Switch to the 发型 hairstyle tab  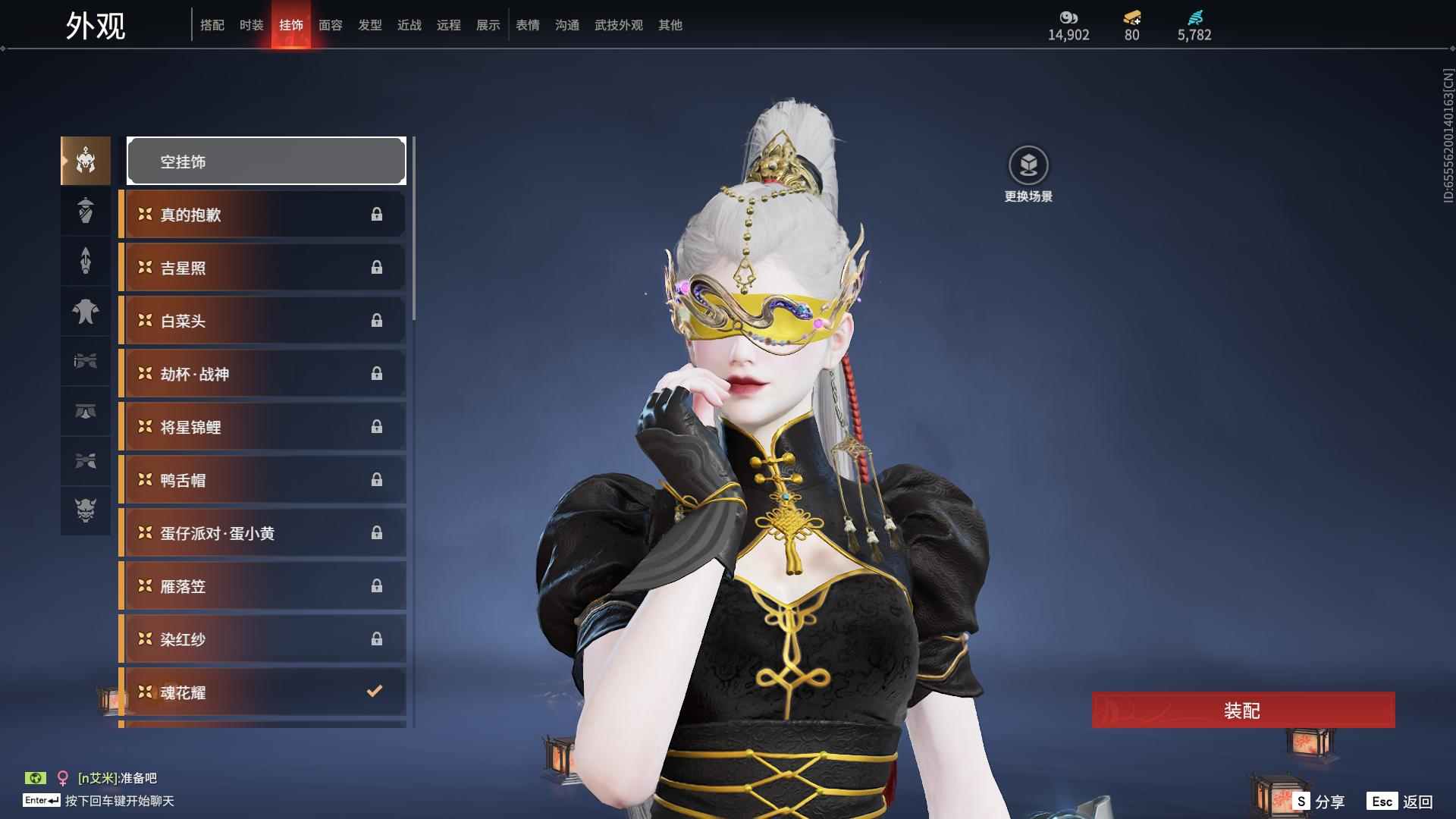pyautogui.click(x=370, y=25)
